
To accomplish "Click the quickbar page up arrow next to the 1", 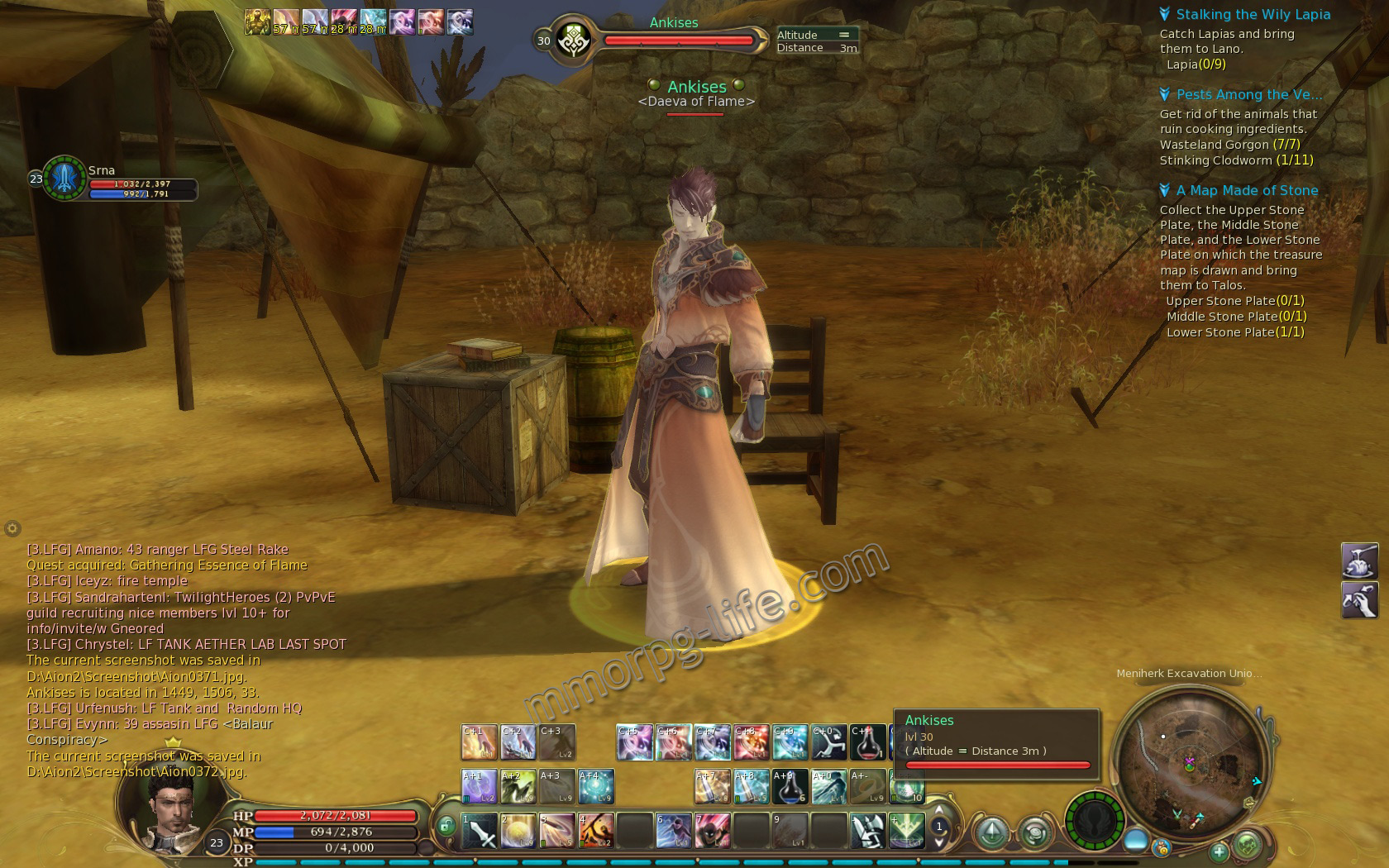I will (x=939, y=809).
